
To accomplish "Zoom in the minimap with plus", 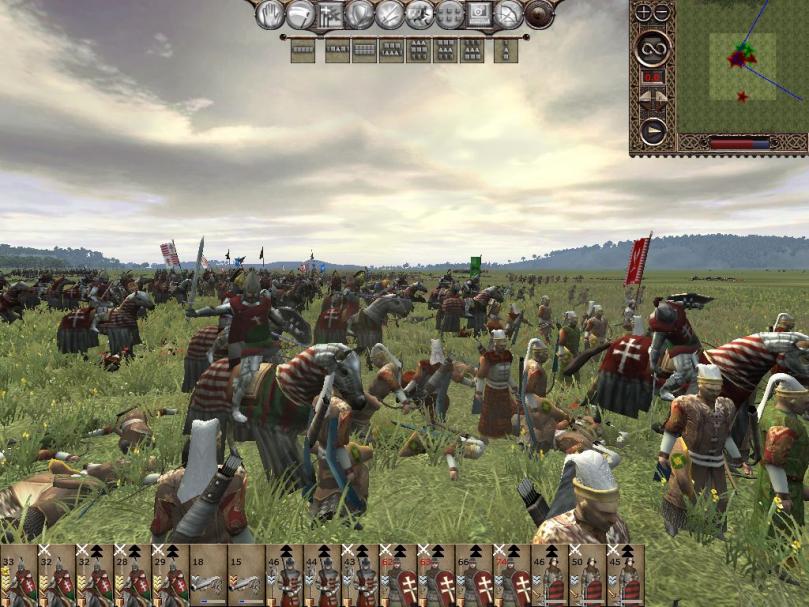I will coord(644,13).
